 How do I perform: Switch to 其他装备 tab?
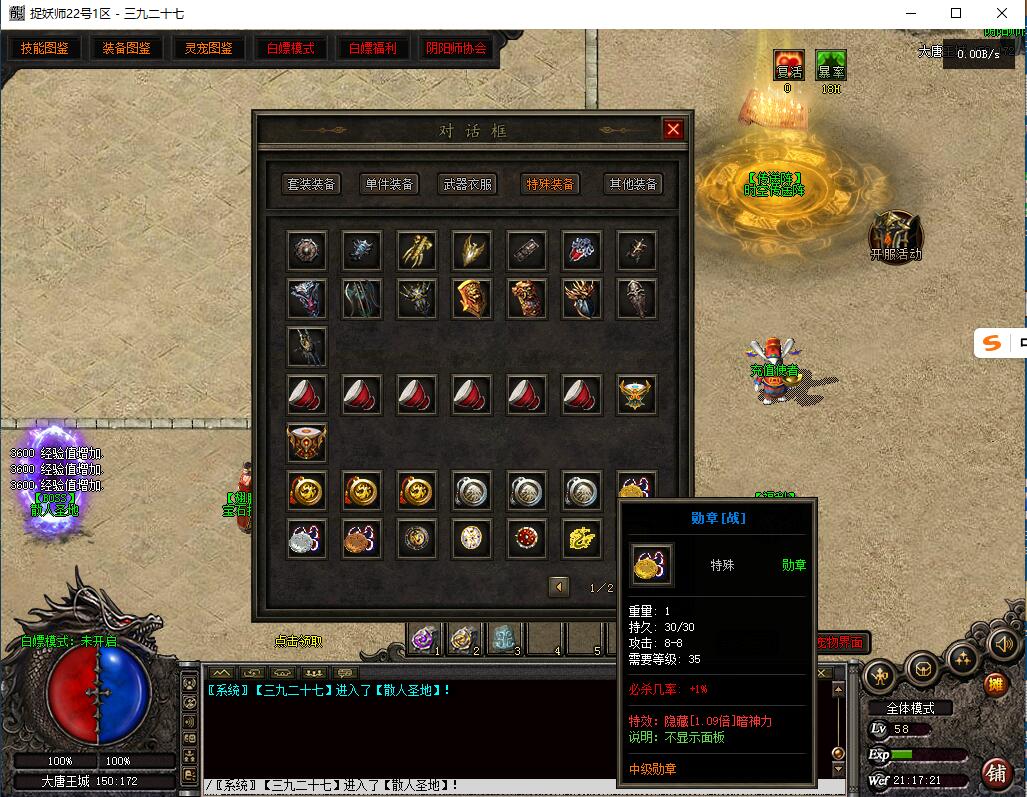point(634,184)
